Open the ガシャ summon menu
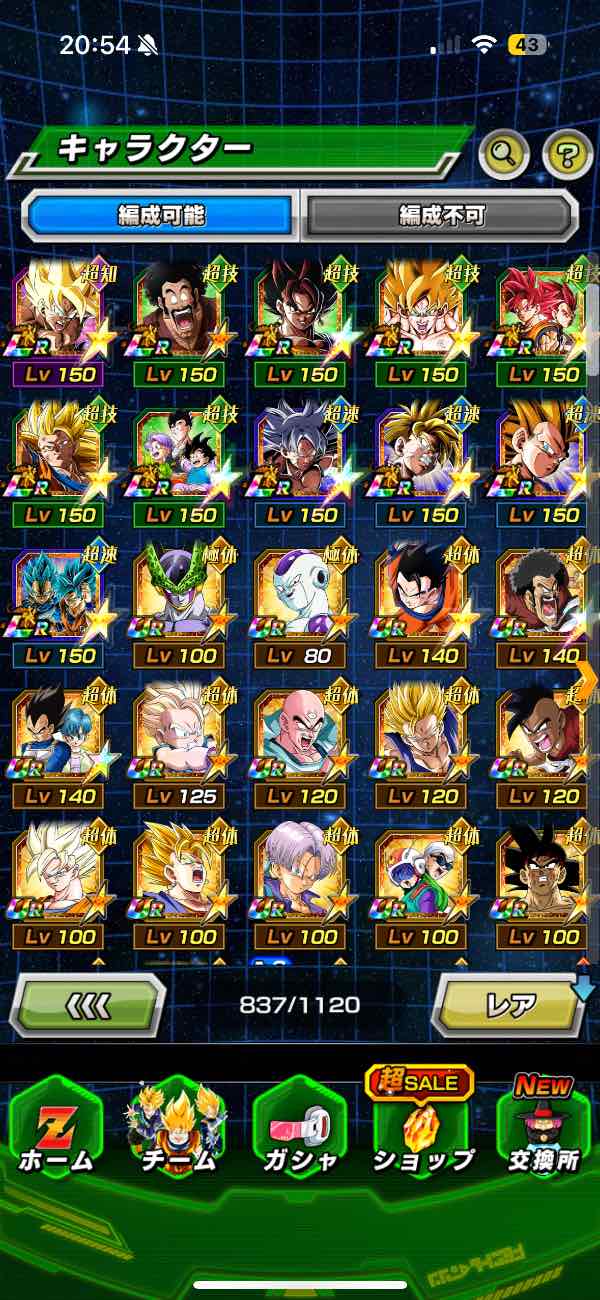Viewport: 600px width, 1300px height. click(x=300, y=1125)
